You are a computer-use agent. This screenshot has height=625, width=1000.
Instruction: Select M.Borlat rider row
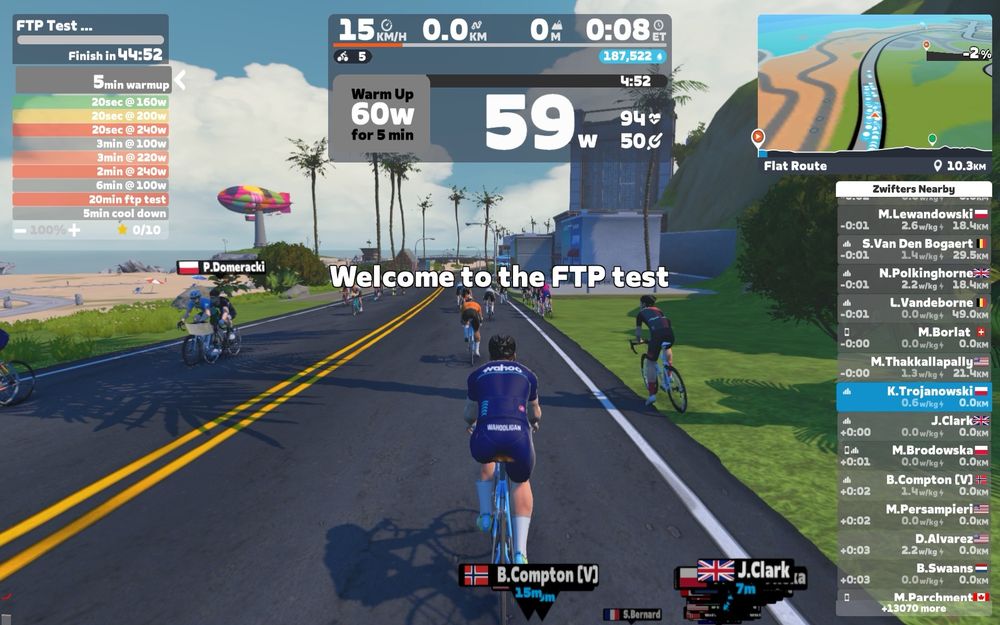(x=913, y=338)
